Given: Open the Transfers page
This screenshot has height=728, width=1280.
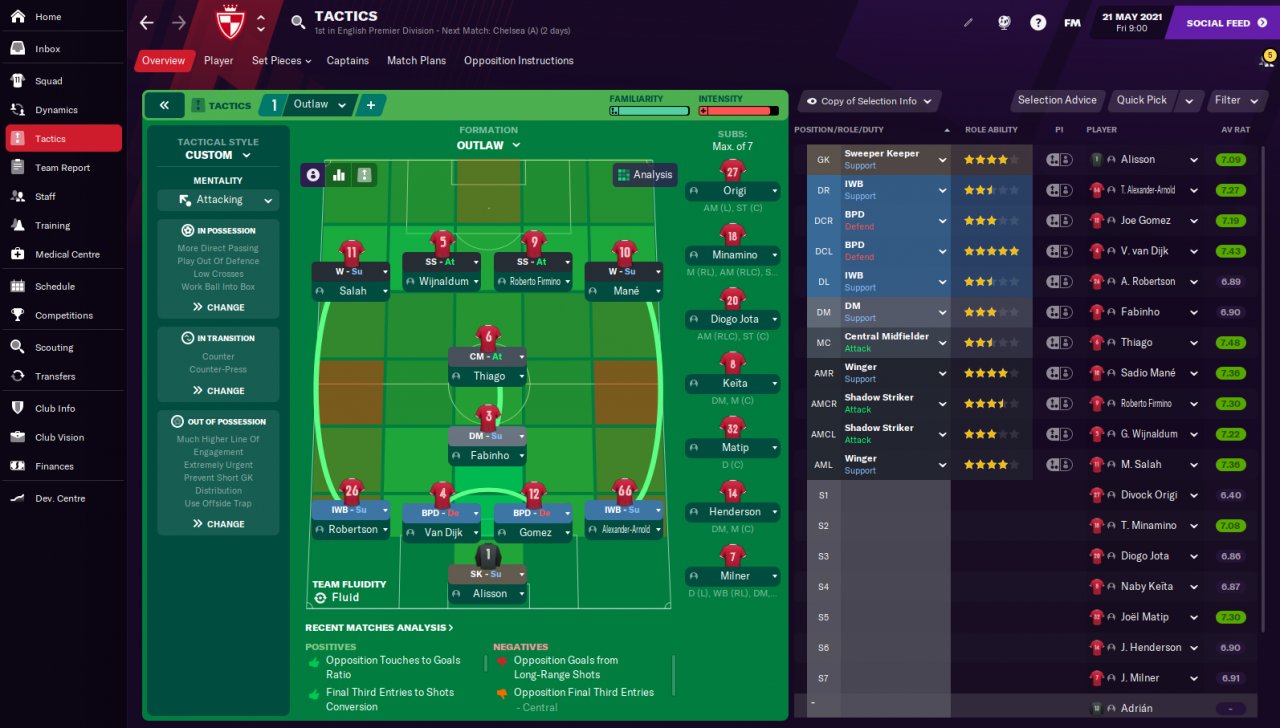Looking at the screenshot, I should point(55,376).
